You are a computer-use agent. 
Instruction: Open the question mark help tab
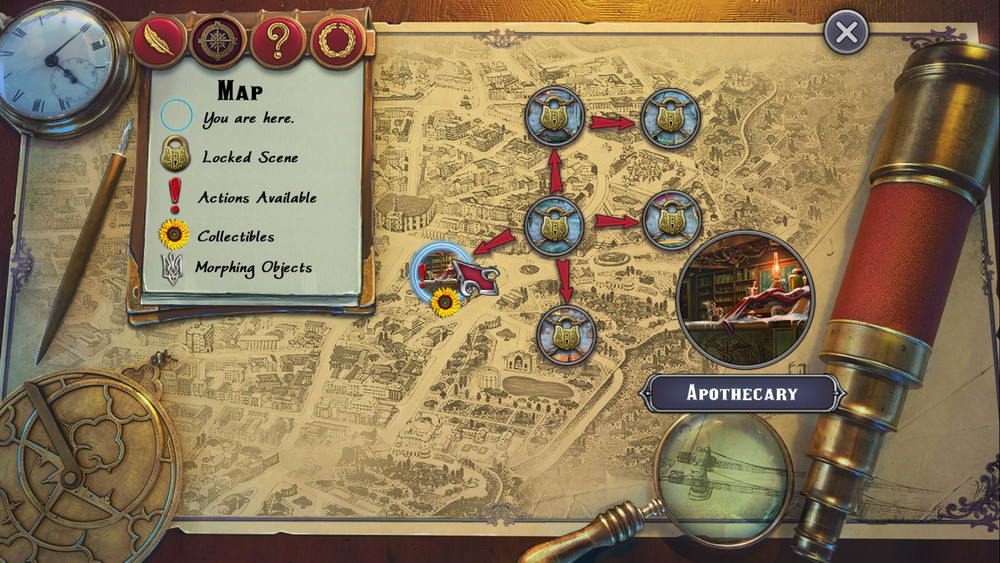[x=278, y=42]
